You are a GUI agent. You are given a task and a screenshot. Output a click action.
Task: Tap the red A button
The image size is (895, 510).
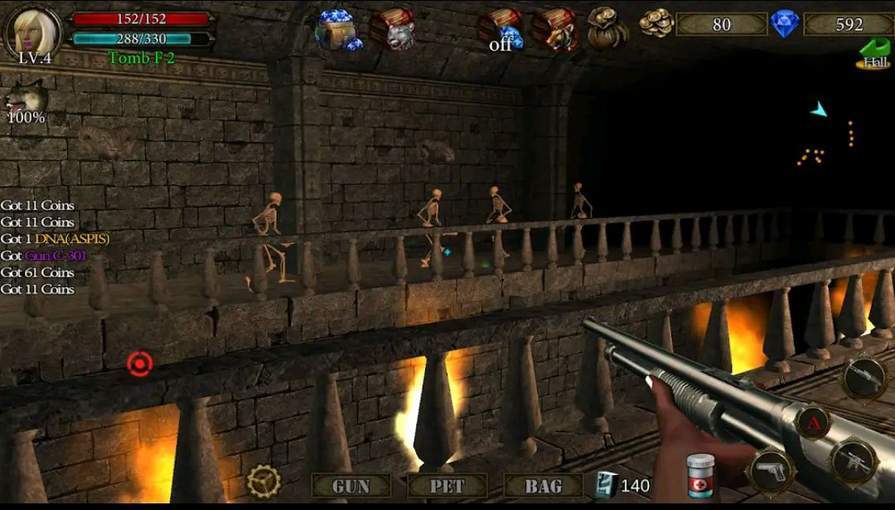(812, 422)
